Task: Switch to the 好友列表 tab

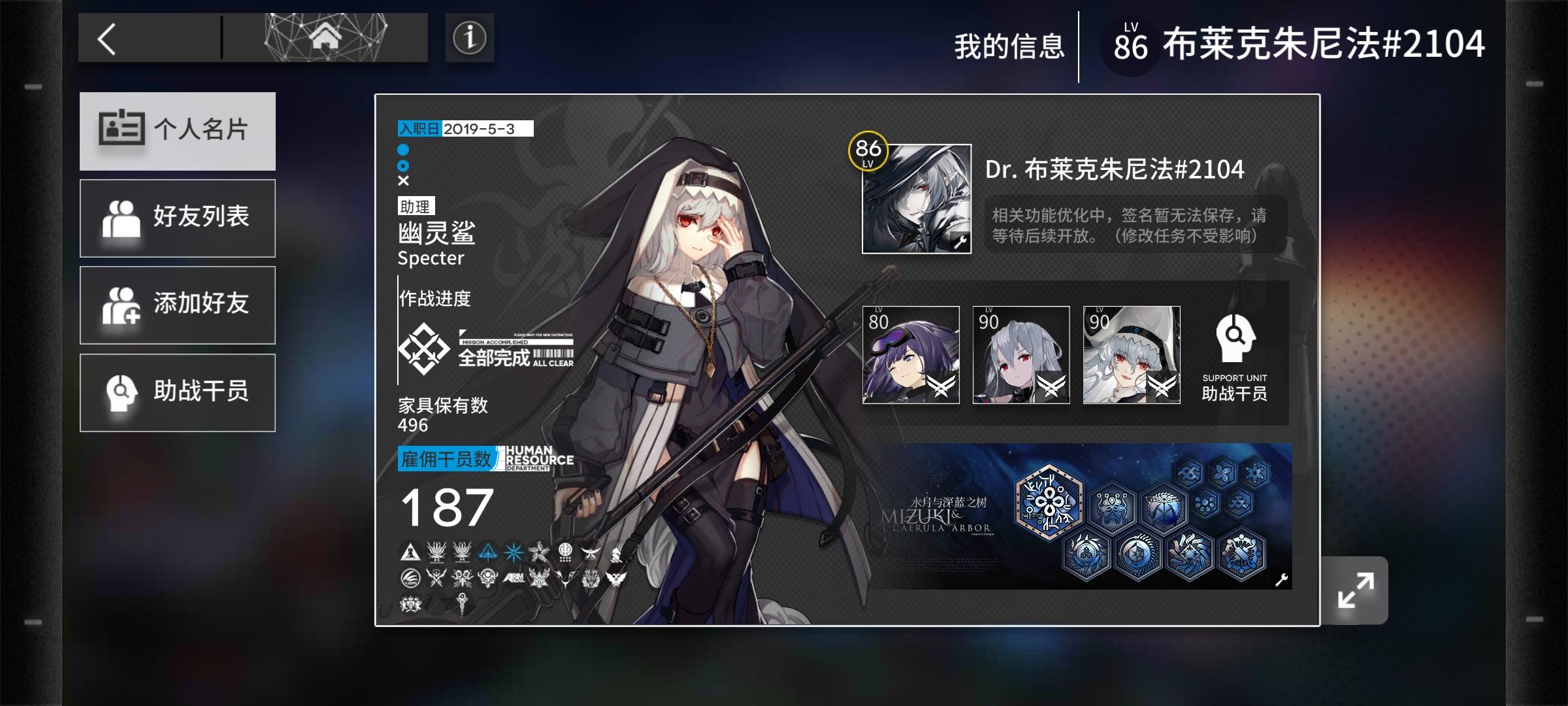Action: [177, 218]
